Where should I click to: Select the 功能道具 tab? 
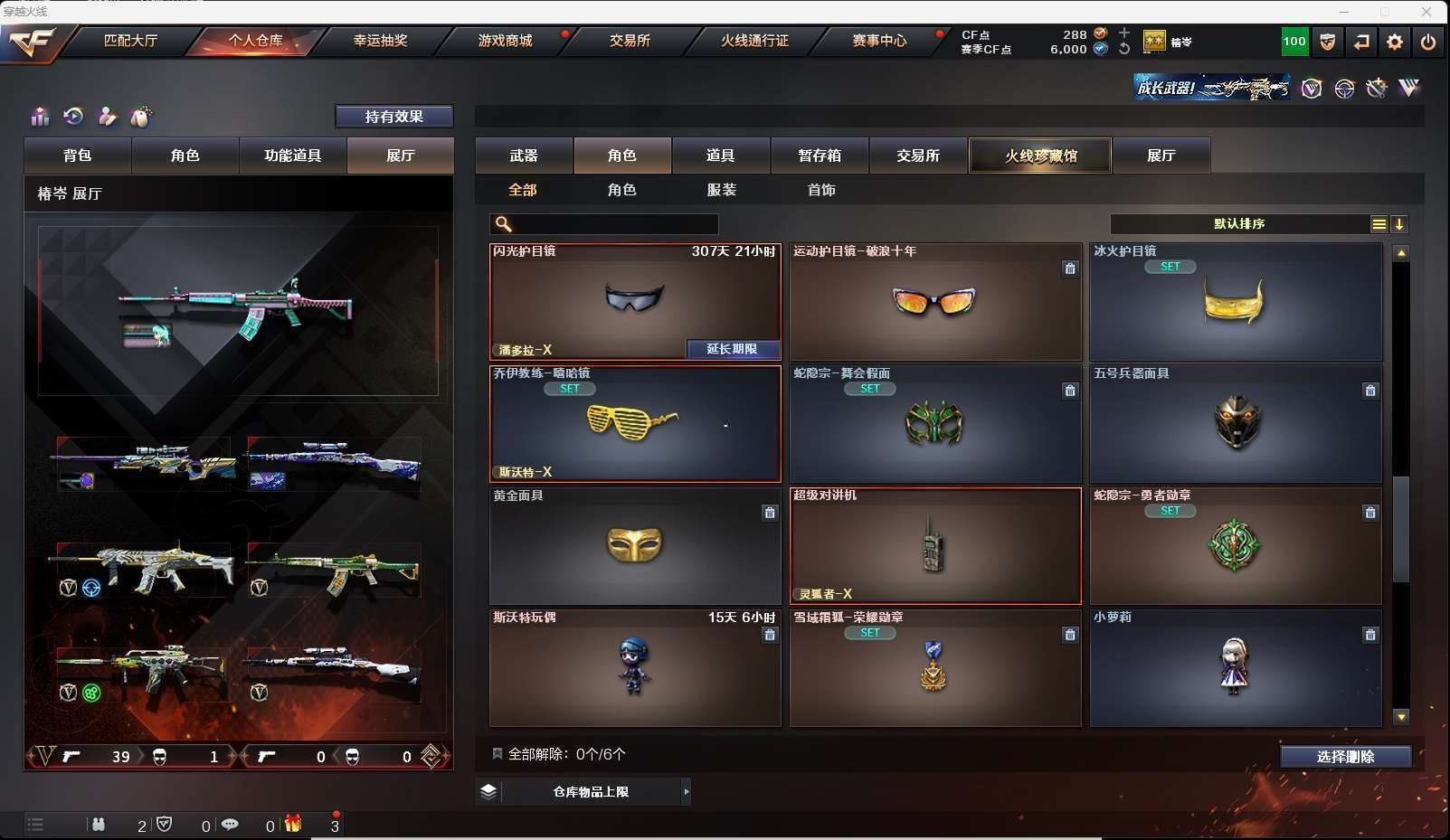pos(292,156)
